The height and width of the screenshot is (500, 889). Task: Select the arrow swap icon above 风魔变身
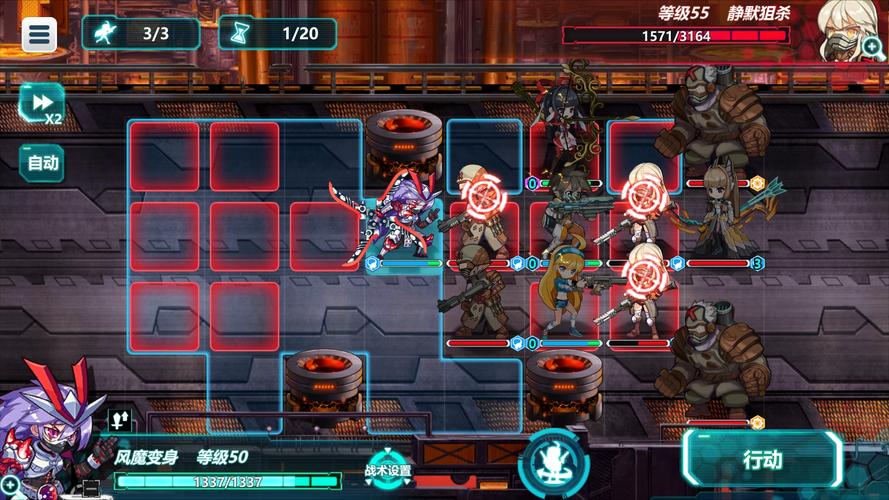pyautogui.click(x=118, y=421)
